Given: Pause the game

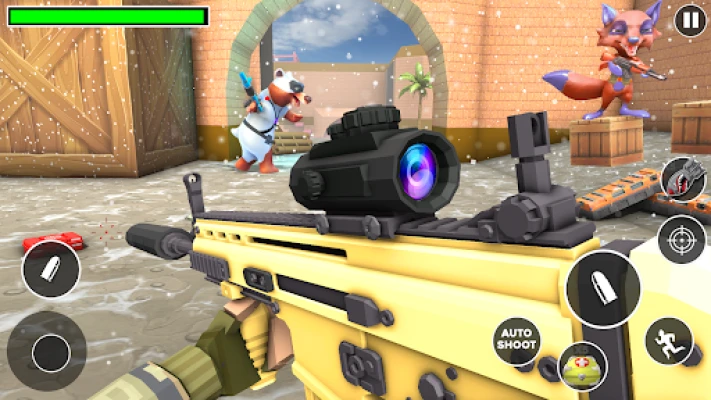Looking at the screenshot, I should [x=689, y=20].
